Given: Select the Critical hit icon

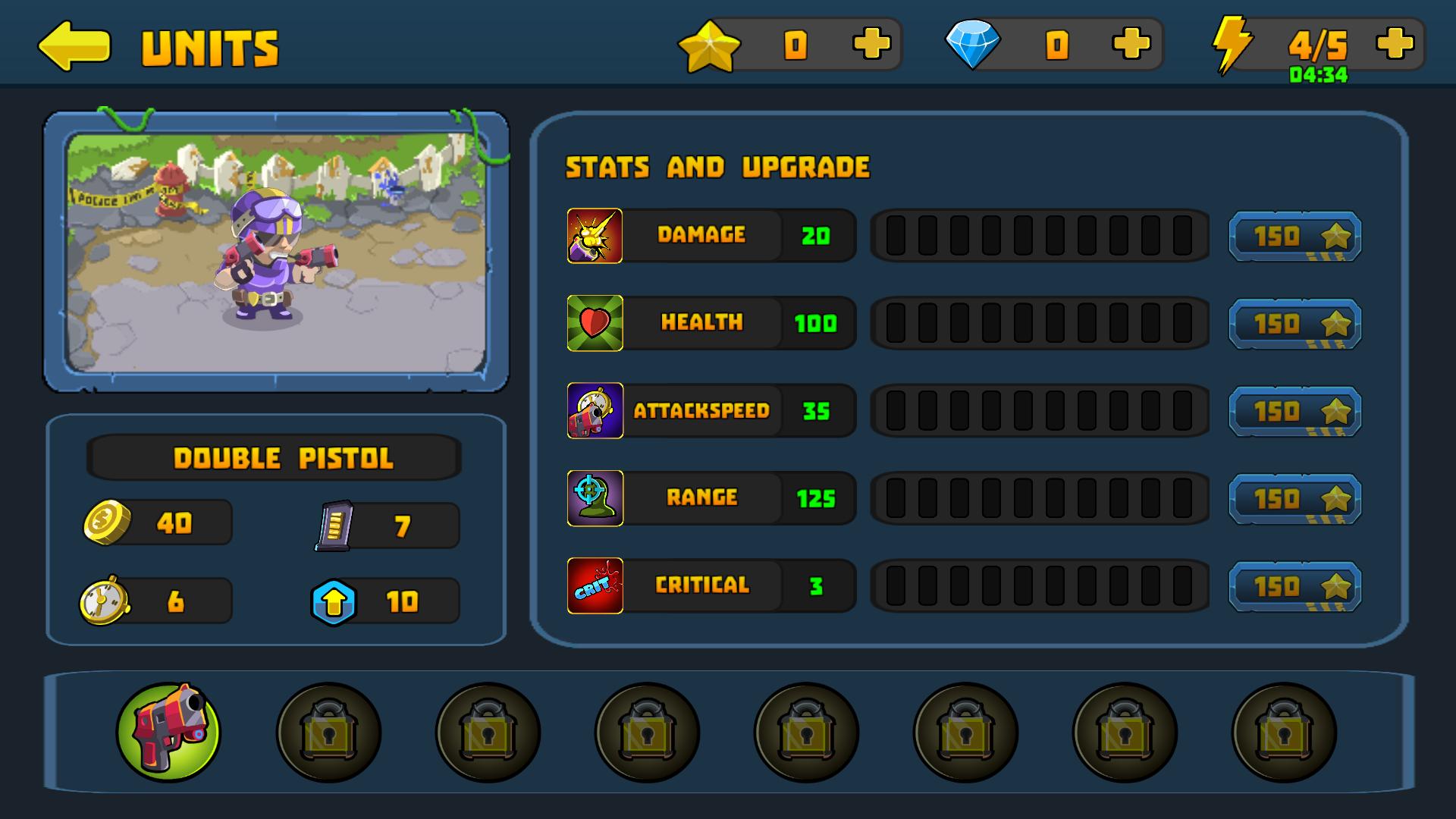Looking at the screenshot, I should tap(595, 585).
